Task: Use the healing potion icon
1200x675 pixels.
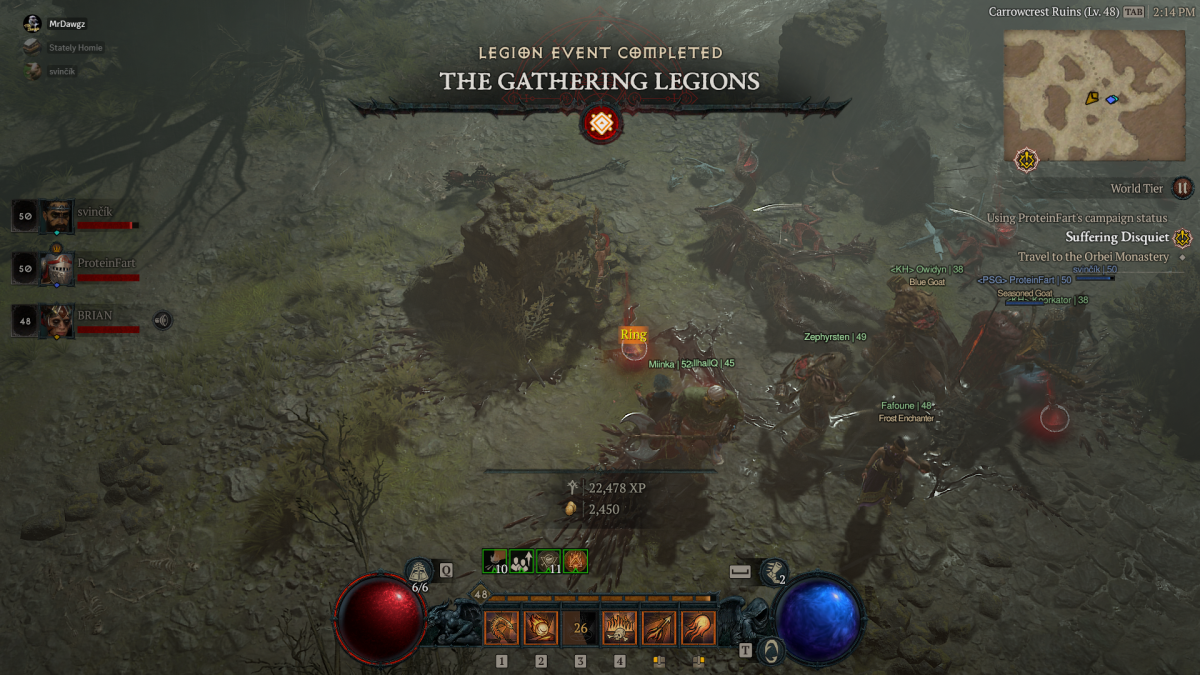Action: click(420, 572)
